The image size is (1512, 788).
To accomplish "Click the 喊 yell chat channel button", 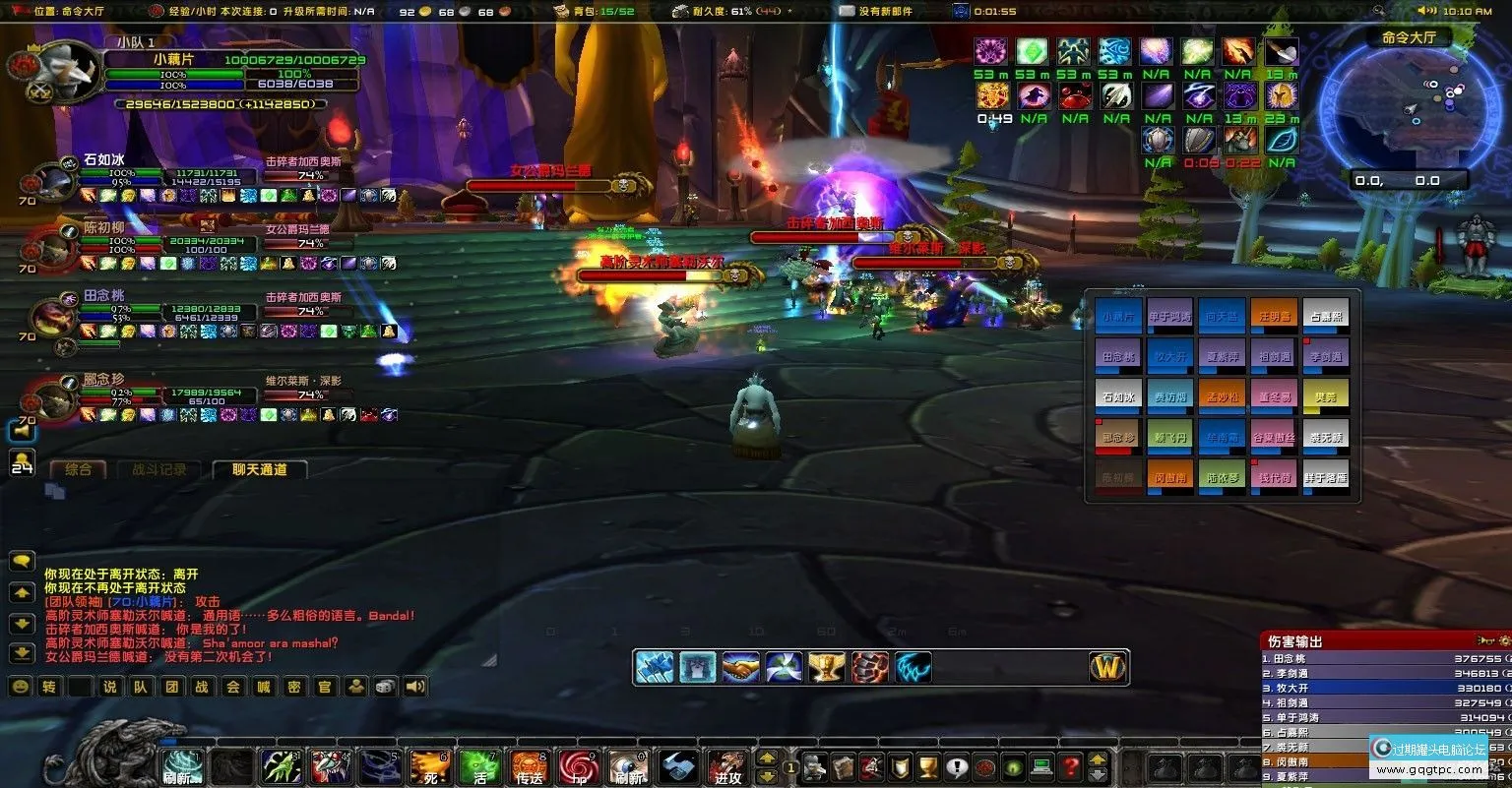I will [263, 687].
